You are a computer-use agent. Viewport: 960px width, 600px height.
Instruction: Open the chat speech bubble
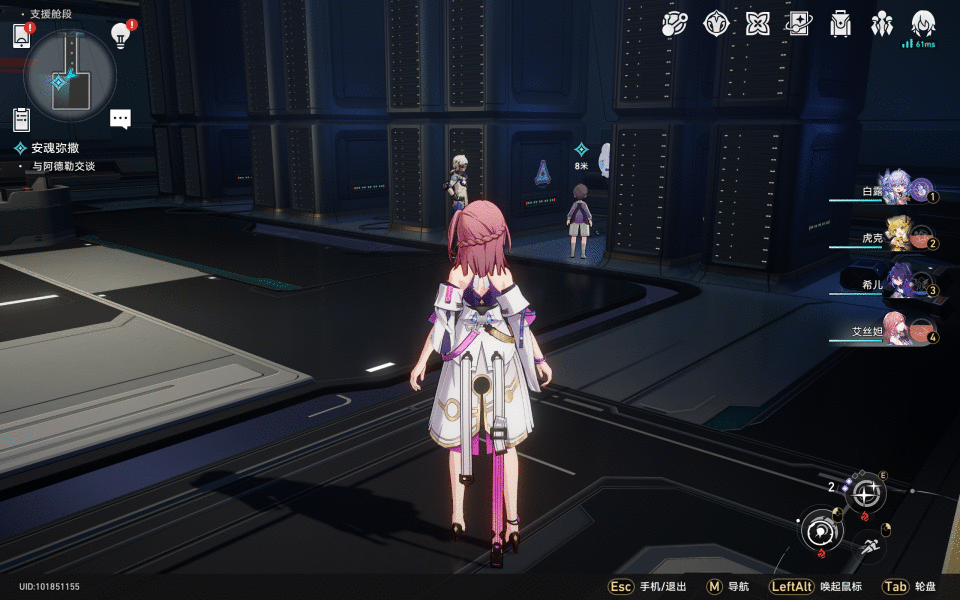click(120, 119)
